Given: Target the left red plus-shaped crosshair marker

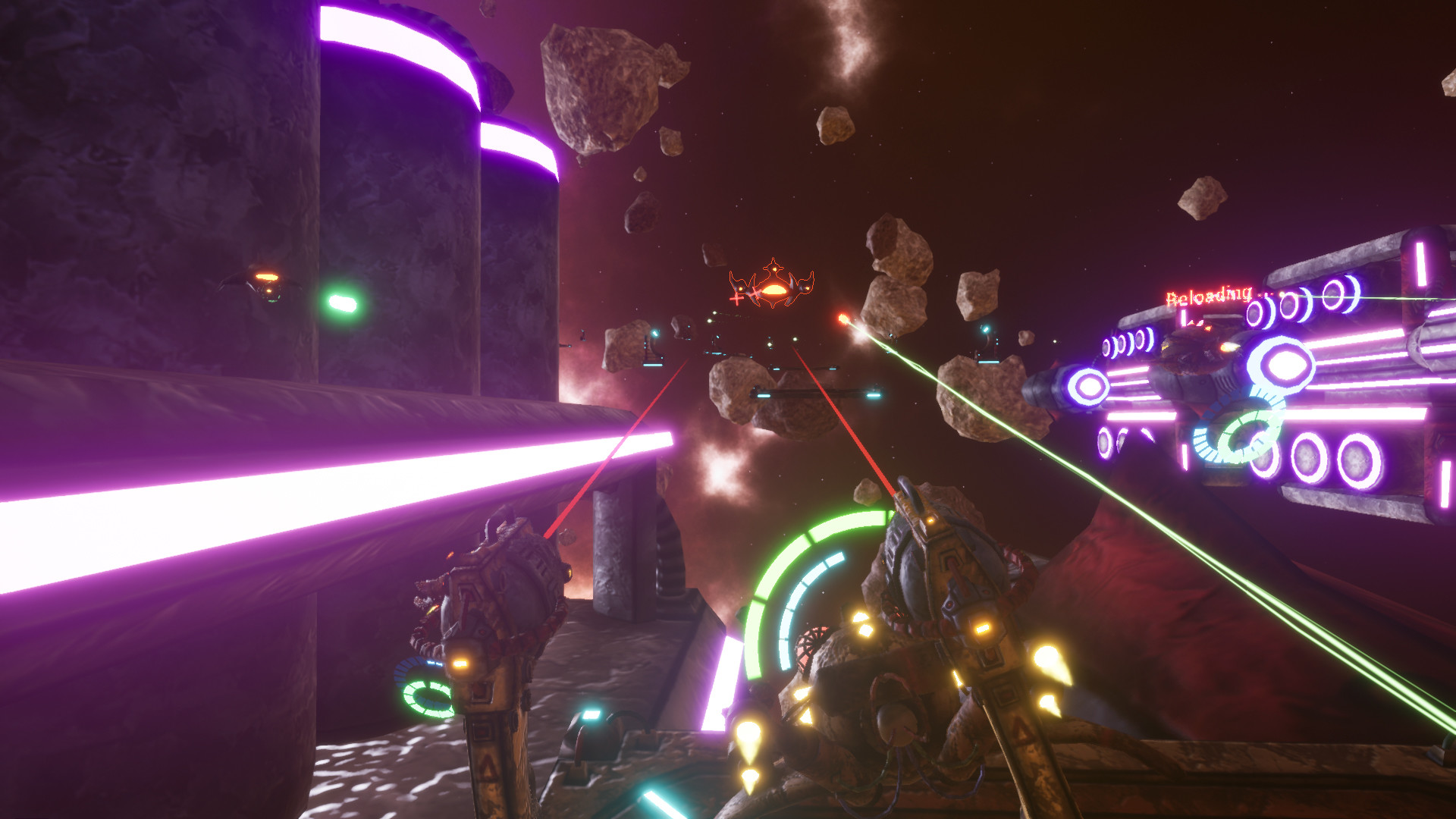Looking at the screenshot, I should coord(736,299).
